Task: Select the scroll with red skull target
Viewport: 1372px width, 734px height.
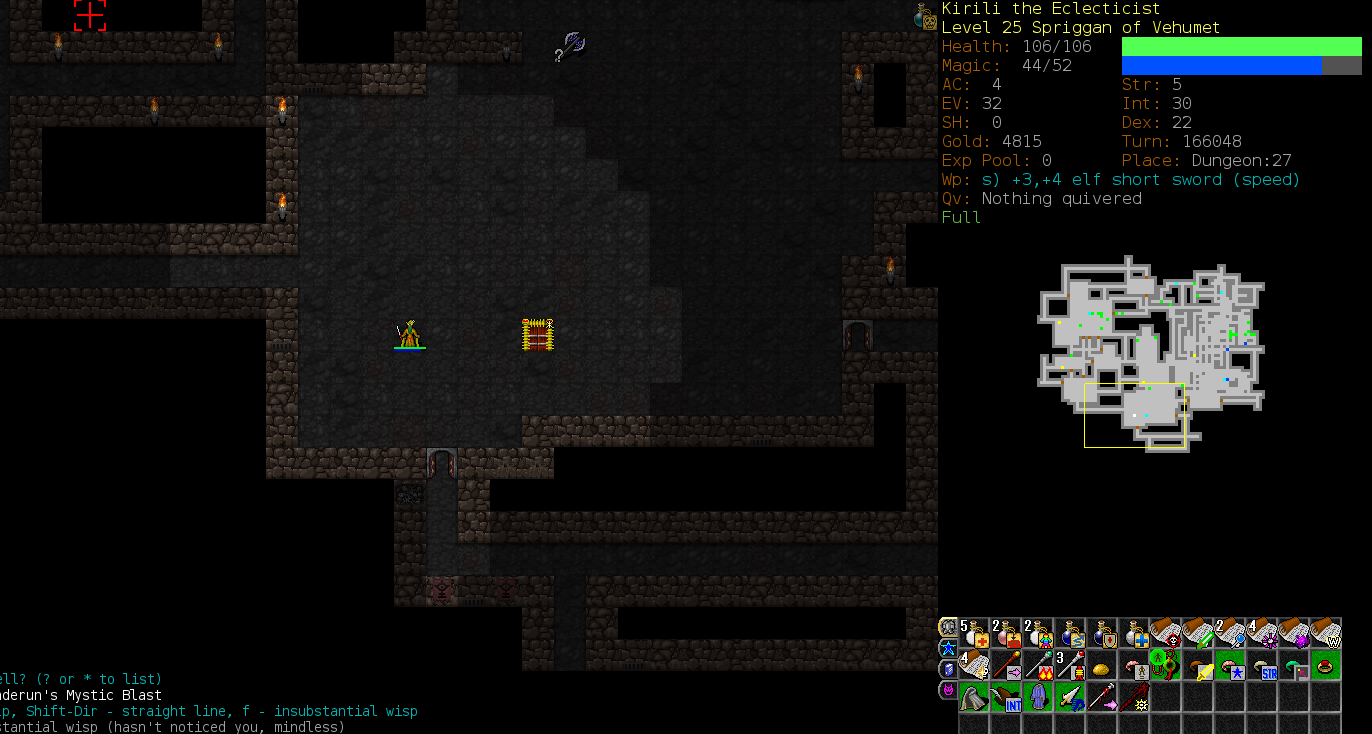Action: pos(1166,633)
